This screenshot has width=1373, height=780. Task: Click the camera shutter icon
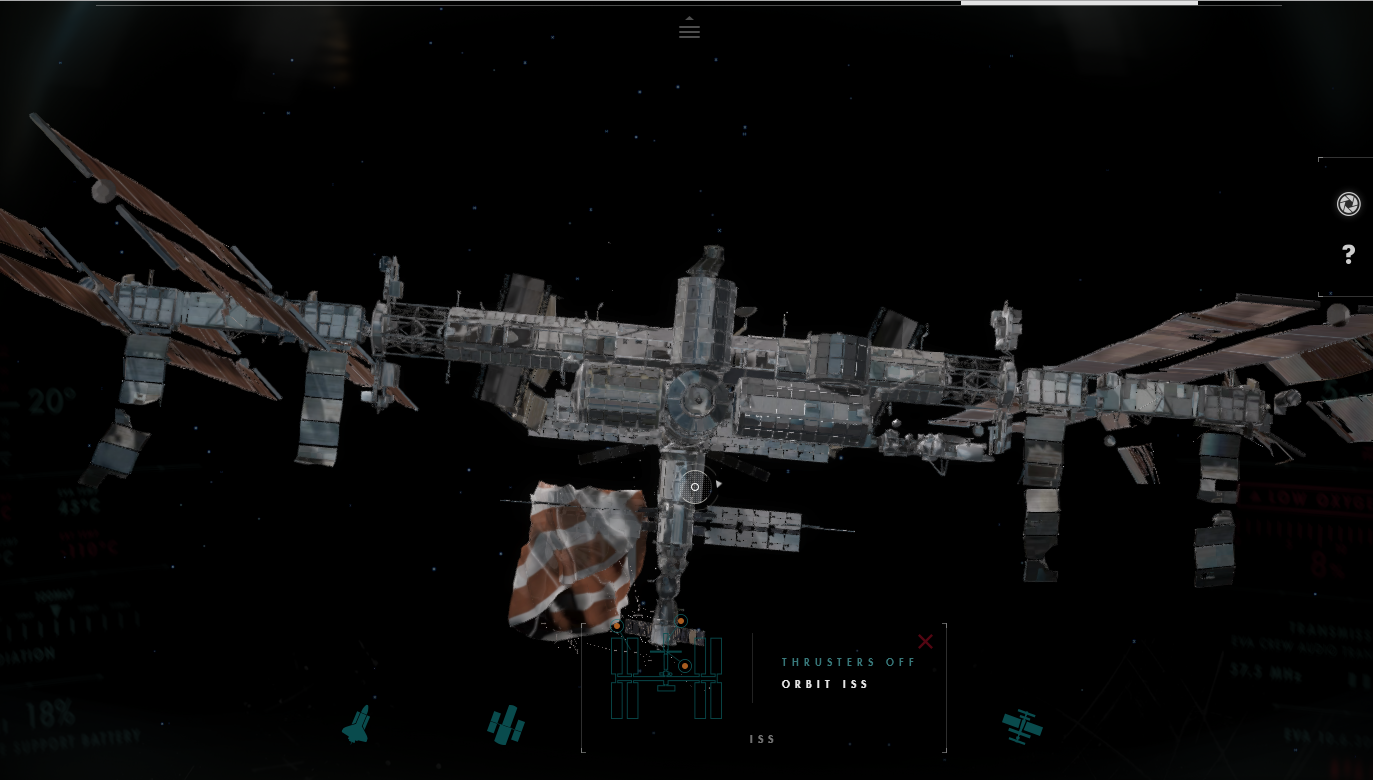1348,204
